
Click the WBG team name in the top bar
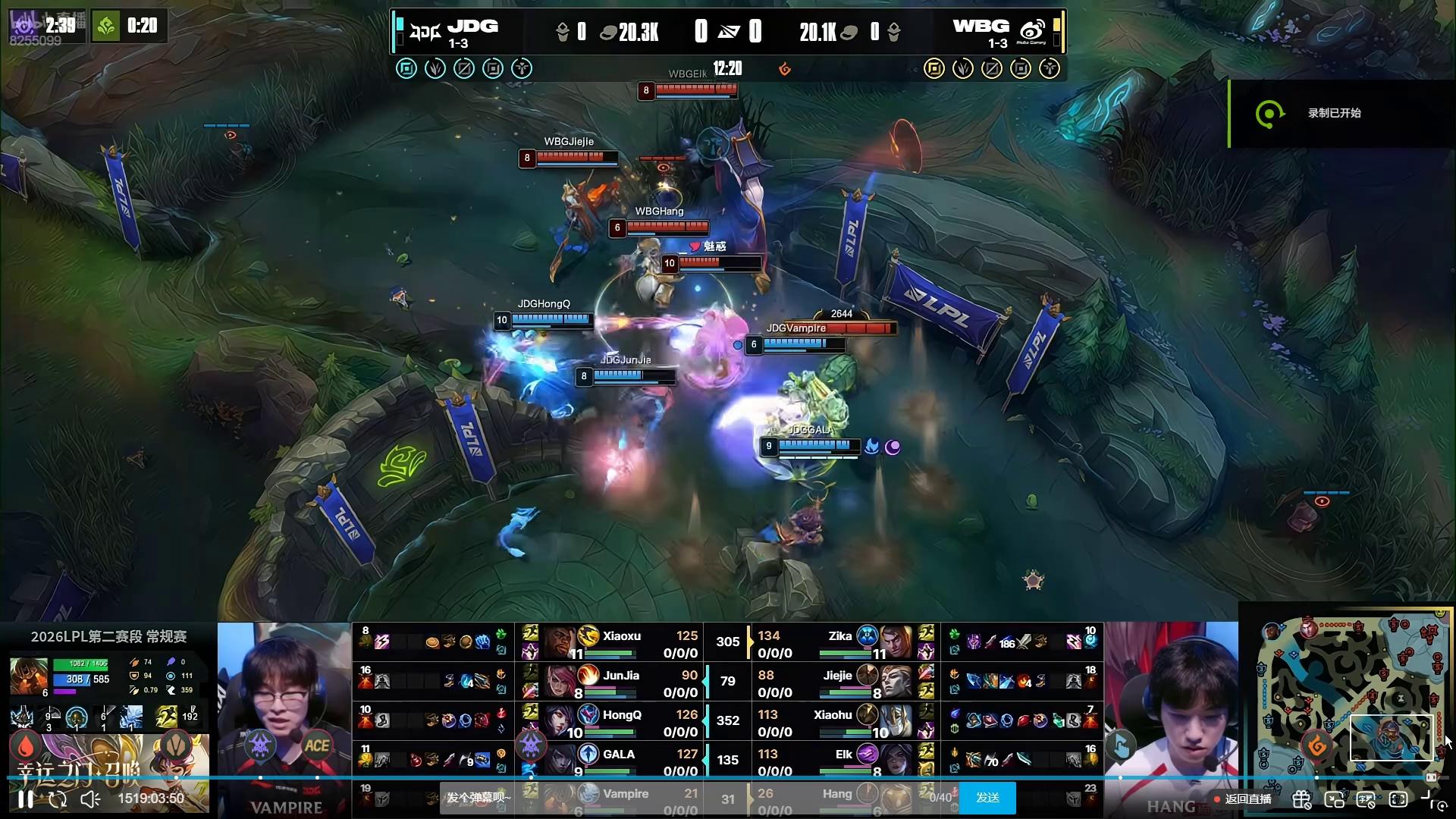981,27
